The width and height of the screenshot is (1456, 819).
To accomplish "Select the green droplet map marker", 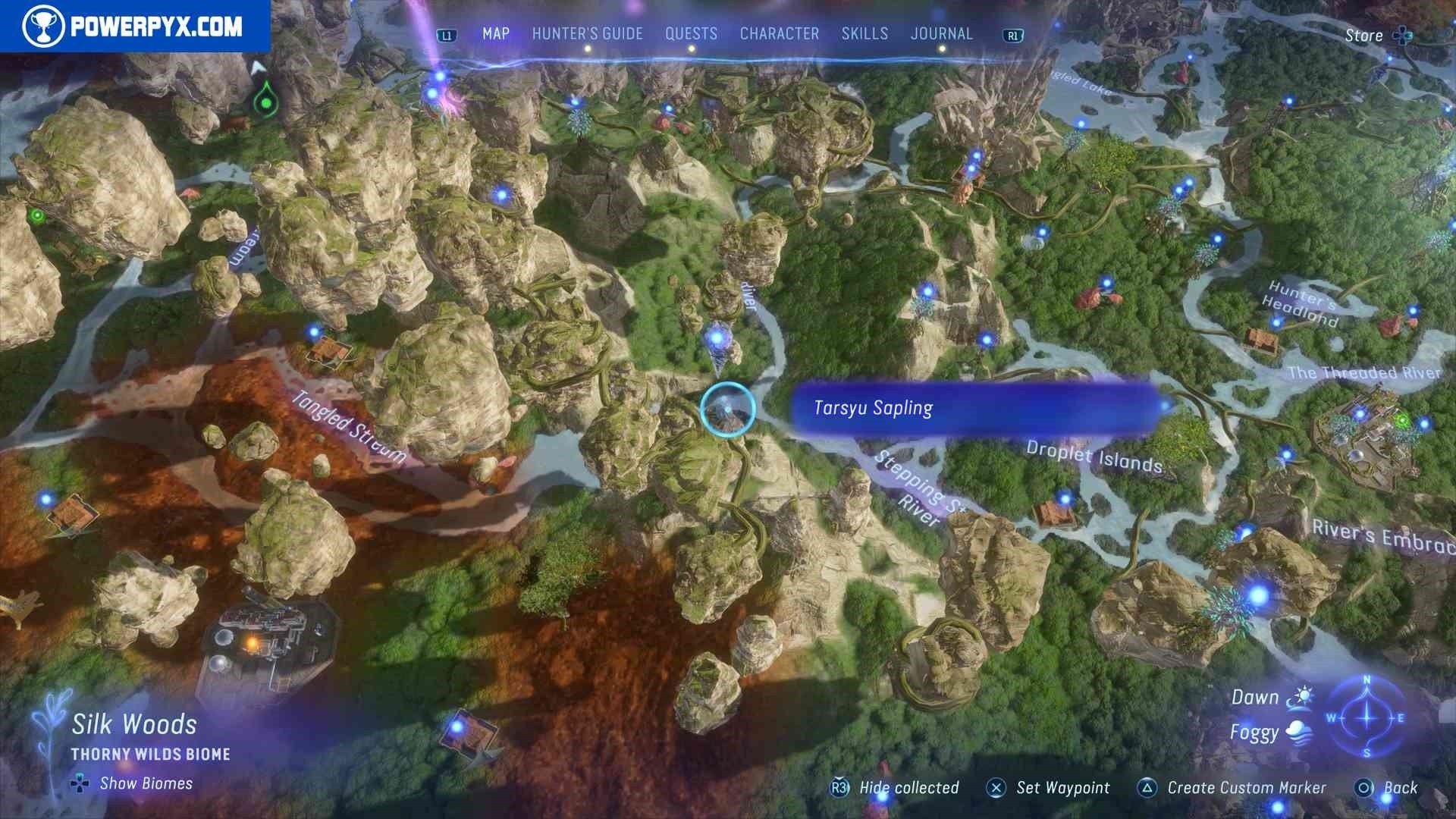I will (x=265, y=100).
